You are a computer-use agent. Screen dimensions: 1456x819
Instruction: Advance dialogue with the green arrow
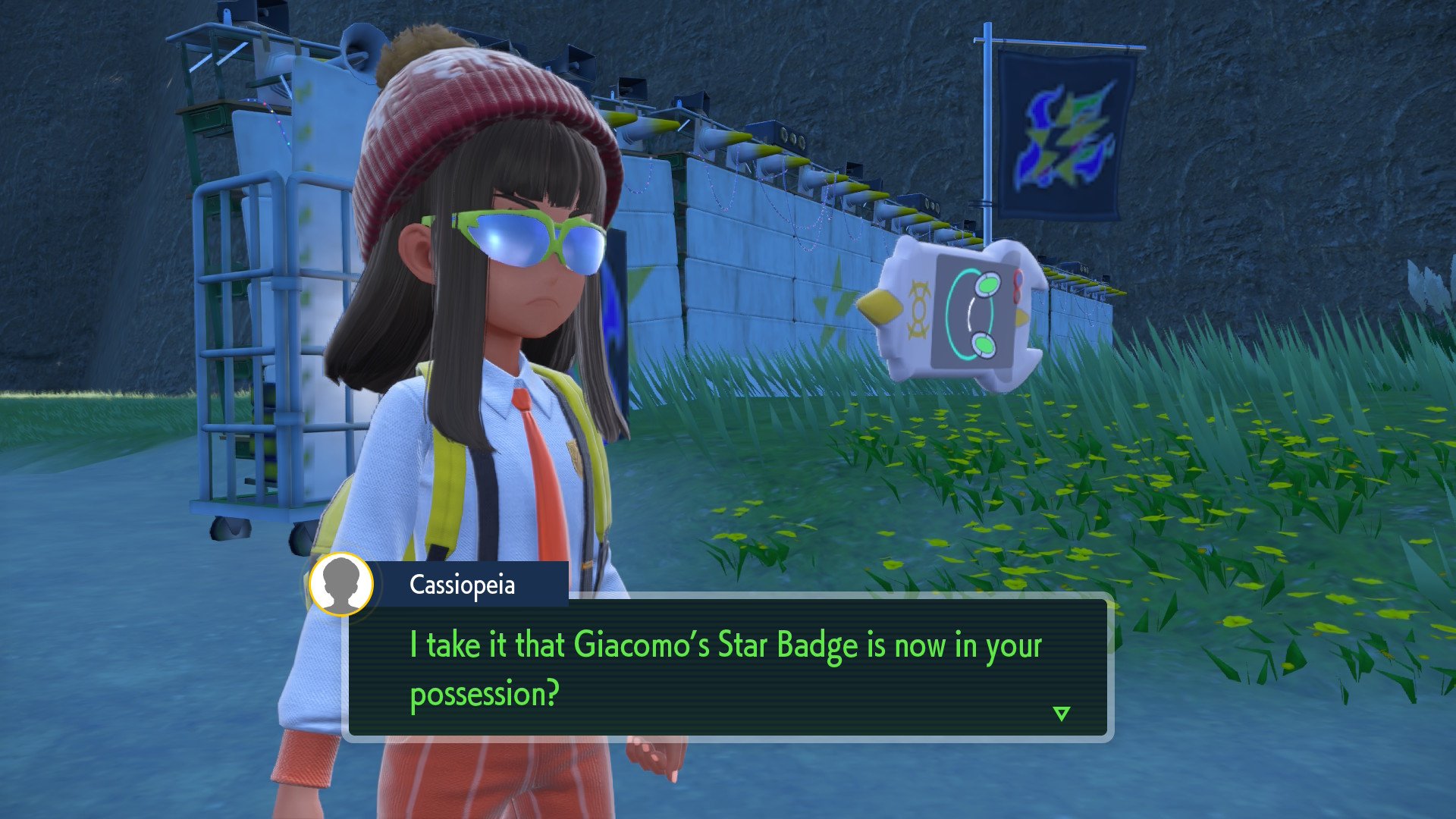coord(1061,714)
